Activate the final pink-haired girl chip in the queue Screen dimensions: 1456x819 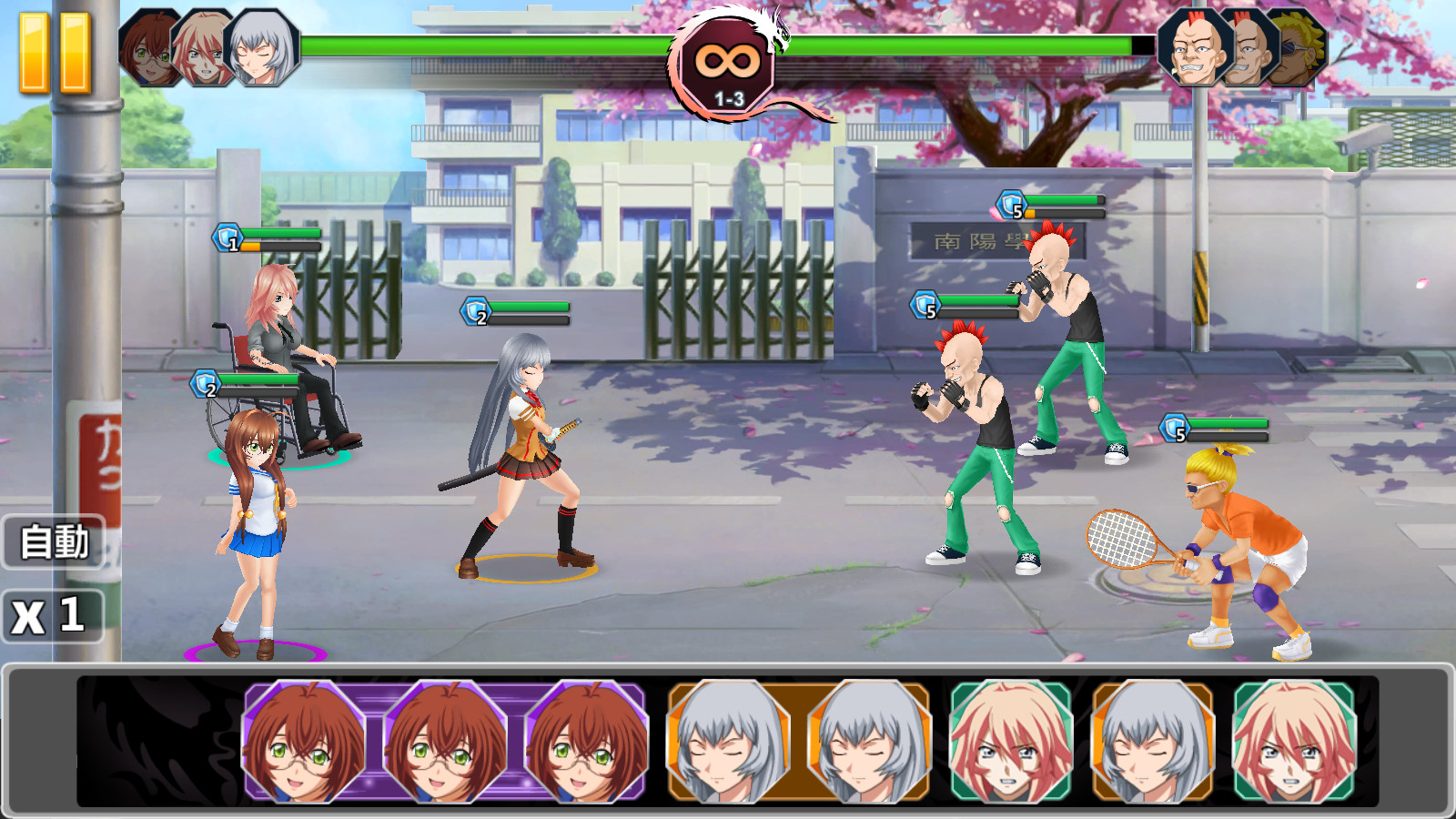point(1294,742)
